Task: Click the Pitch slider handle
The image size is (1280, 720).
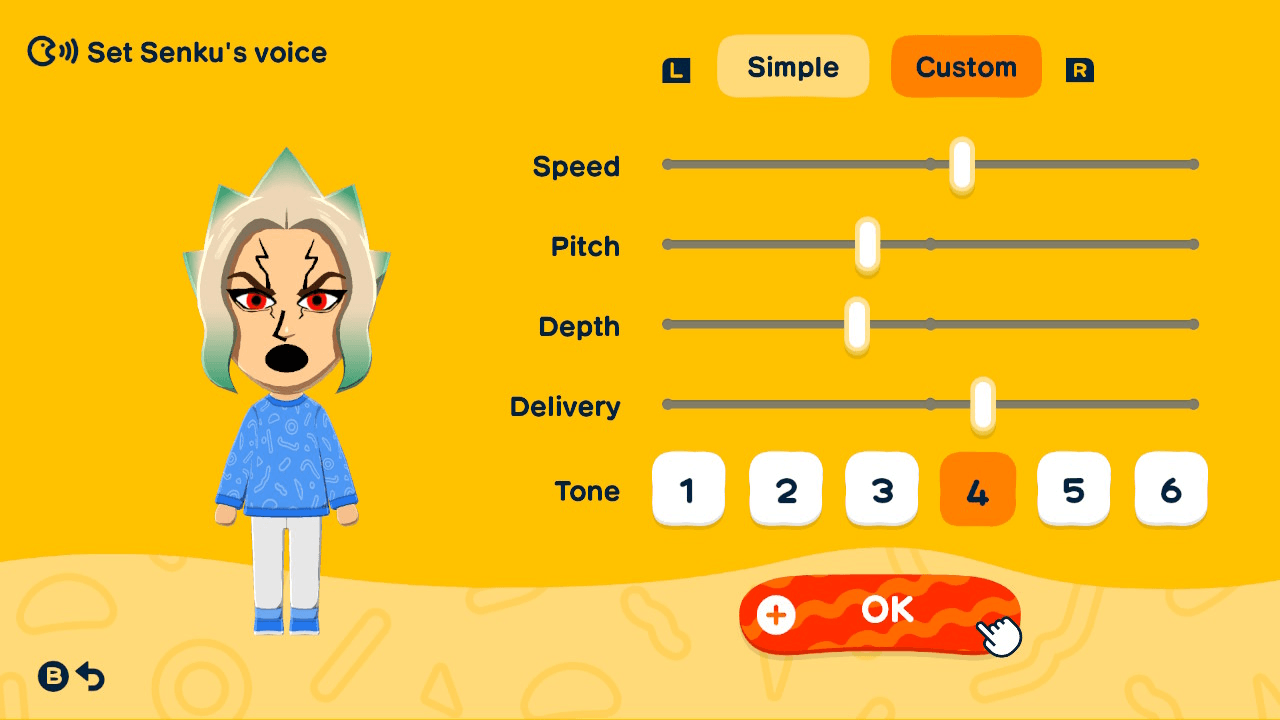Action: tap(866, 243)
